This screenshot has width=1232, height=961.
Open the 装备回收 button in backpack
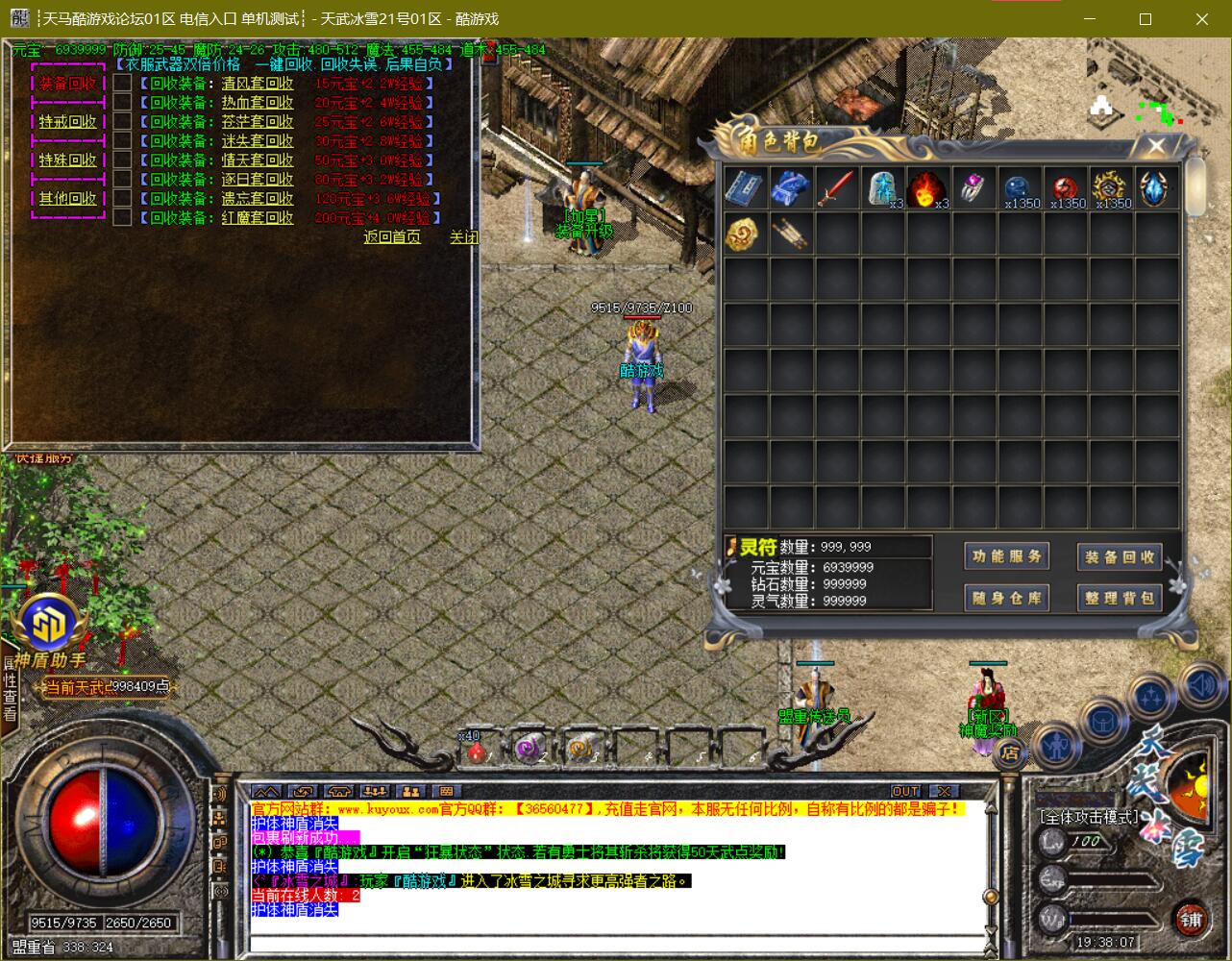pyautogui.click(x=1120, y=556)
